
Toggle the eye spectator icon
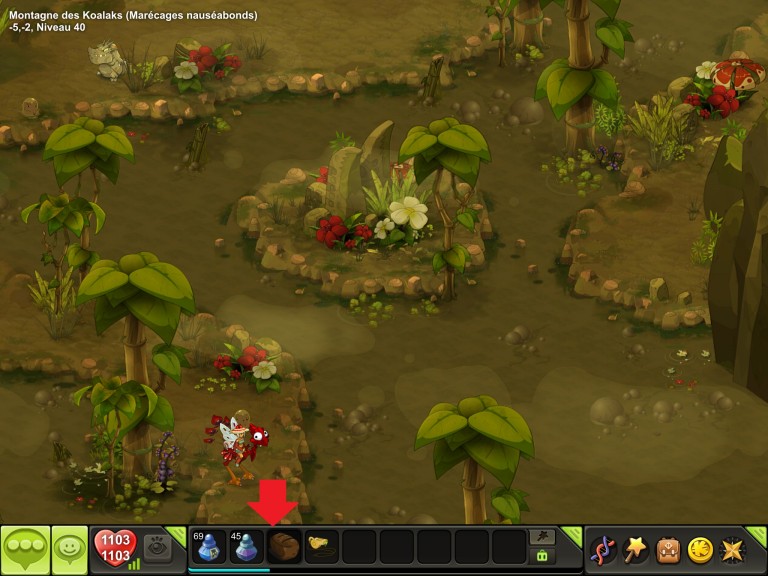click(156, 547)
